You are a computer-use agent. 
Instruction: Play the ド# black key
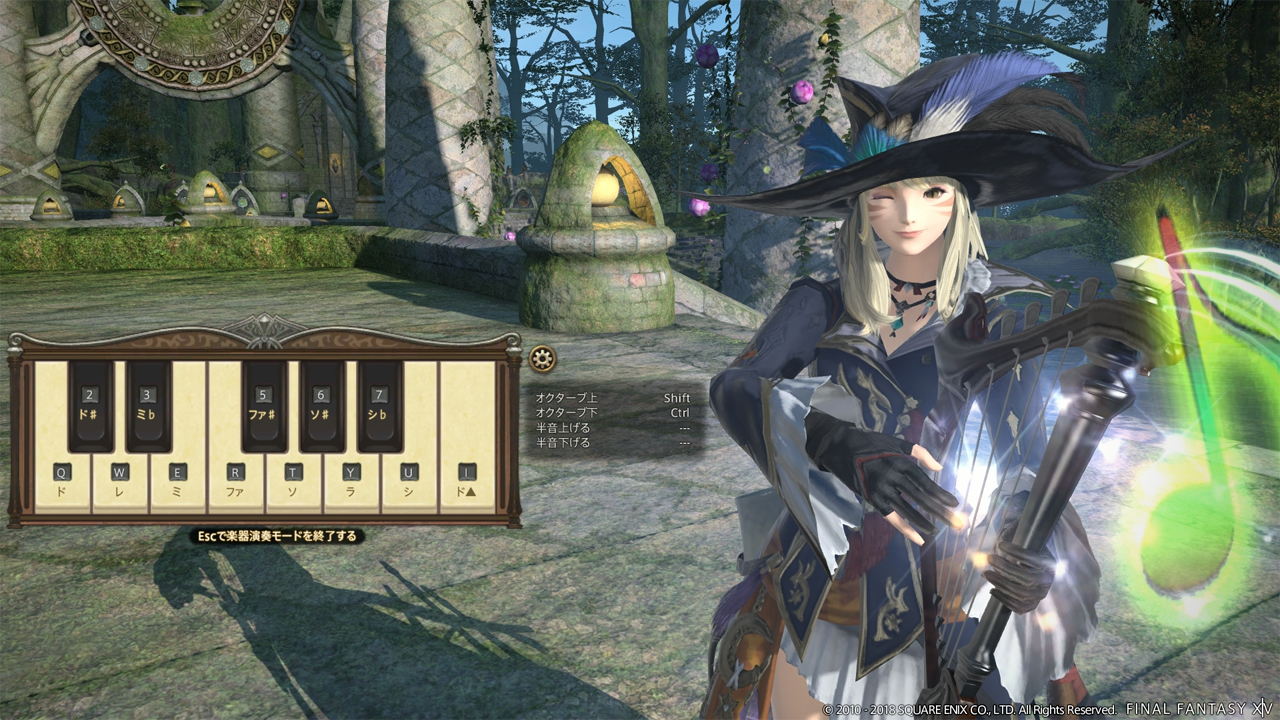(91, 405)
